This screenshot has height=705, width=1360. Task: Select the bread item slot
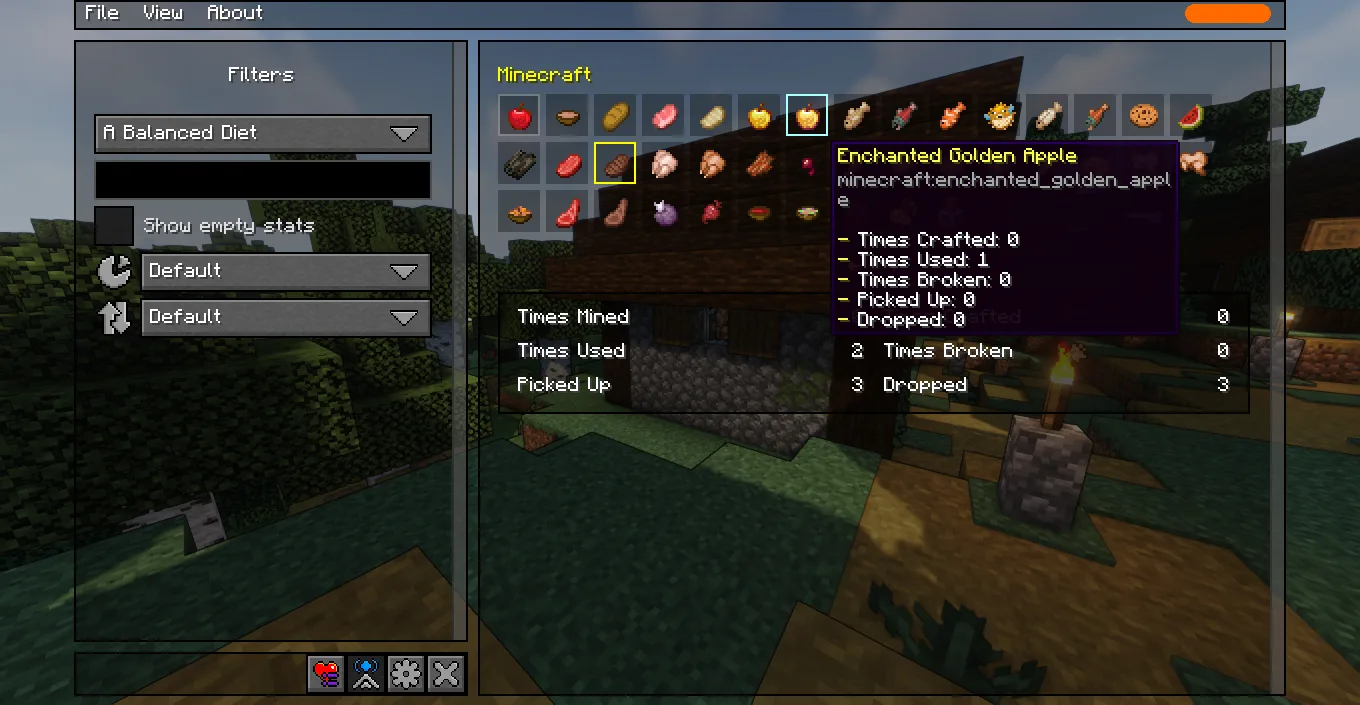[615, 116]
